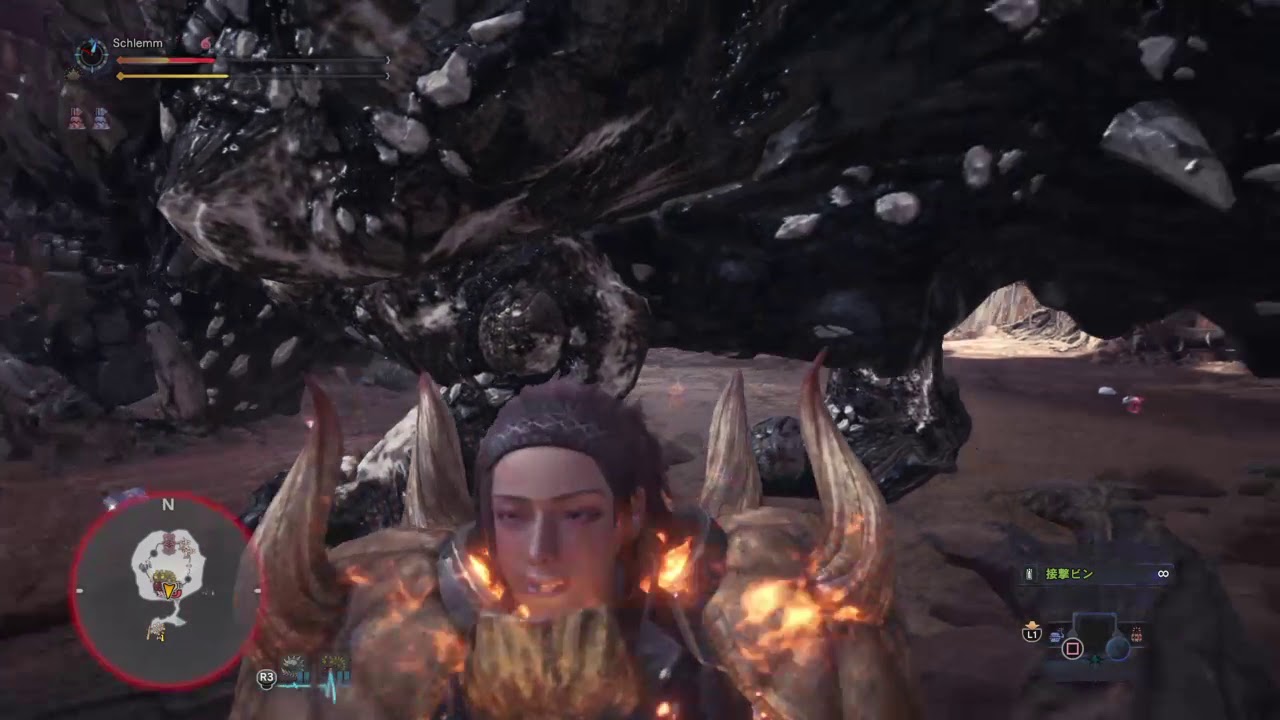Click the red item slot icon in radial
Image resolution: width=1280 pixels, height=720 pixels.
(x=1136, y=634)
